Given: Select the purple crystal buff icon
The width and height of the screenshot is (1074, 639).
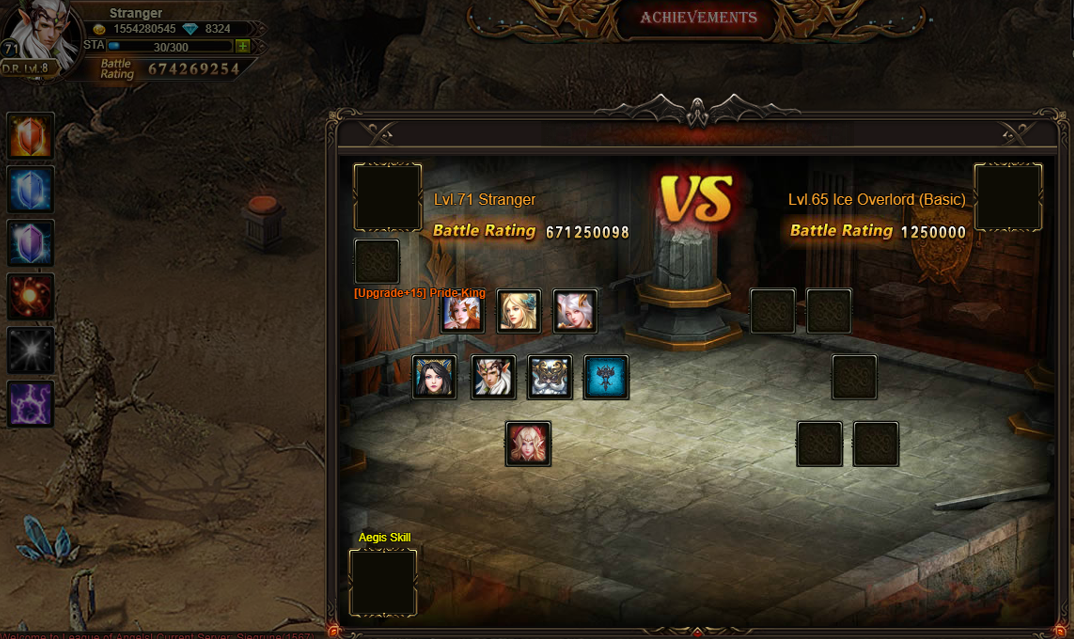Looking at the screenshot, I should coord(30,243).
